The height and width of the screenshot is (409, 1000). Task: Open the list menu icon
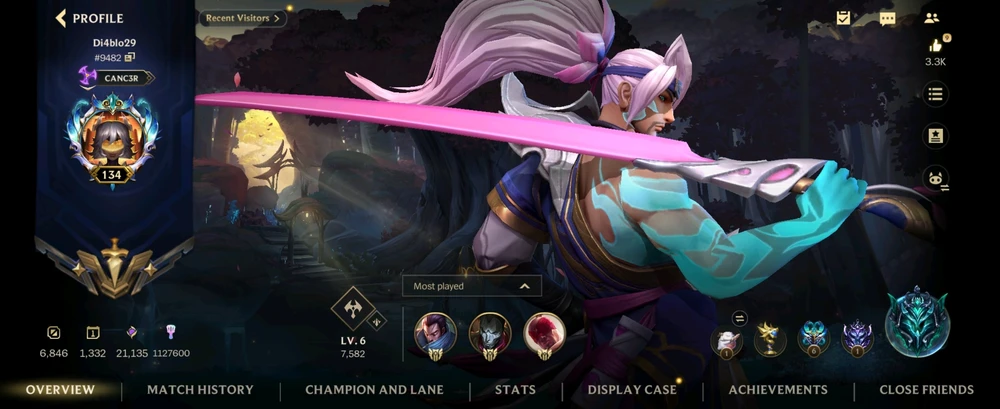[935, 94]
